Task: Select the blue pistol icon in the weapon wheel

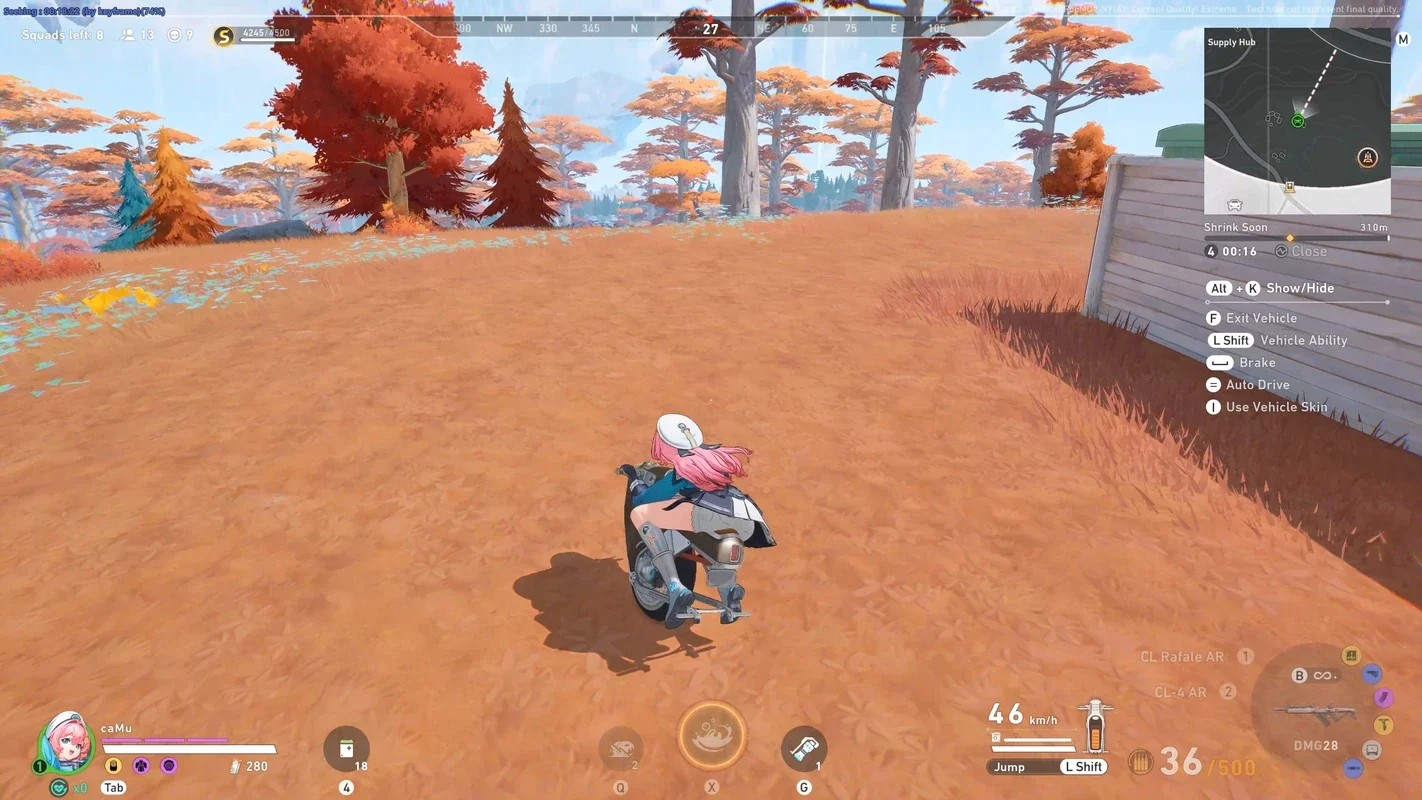Action: click(1372, 674)
